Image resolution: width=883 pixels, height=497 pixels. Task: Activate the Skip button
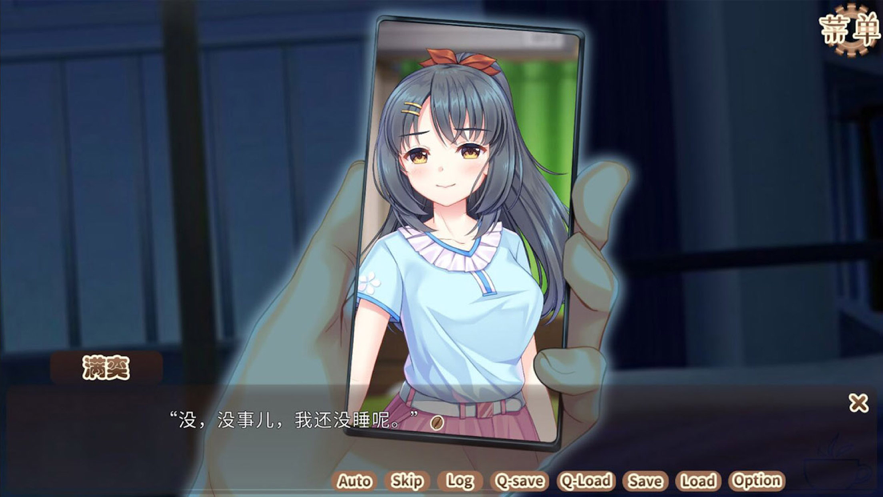(x=407, y=481)
